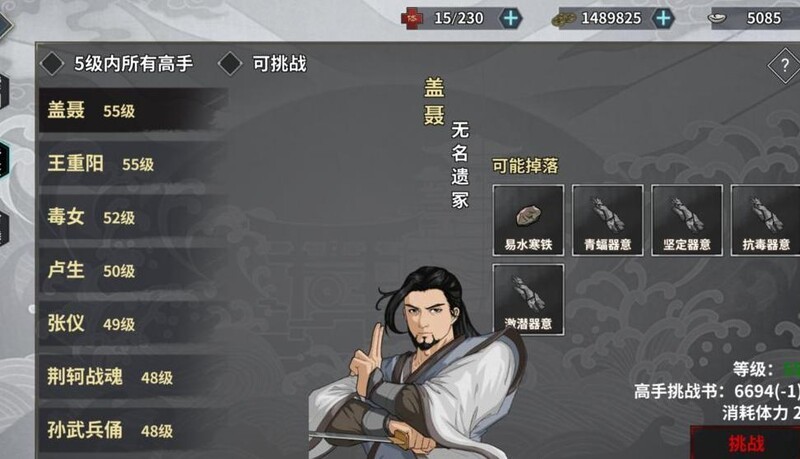Inspect the 青蝠器意 drop item
Screen dimensions: 800x459
(607, 219)
